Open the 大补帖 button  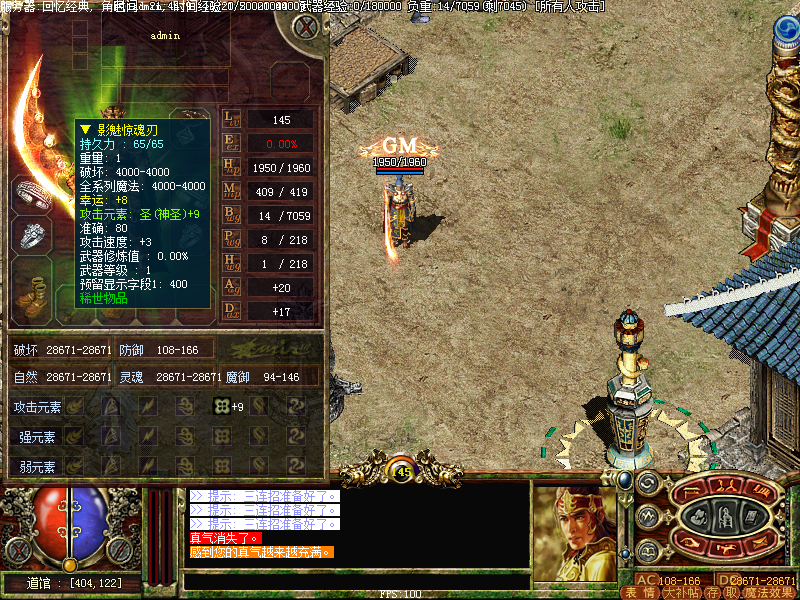pos(682,592)
